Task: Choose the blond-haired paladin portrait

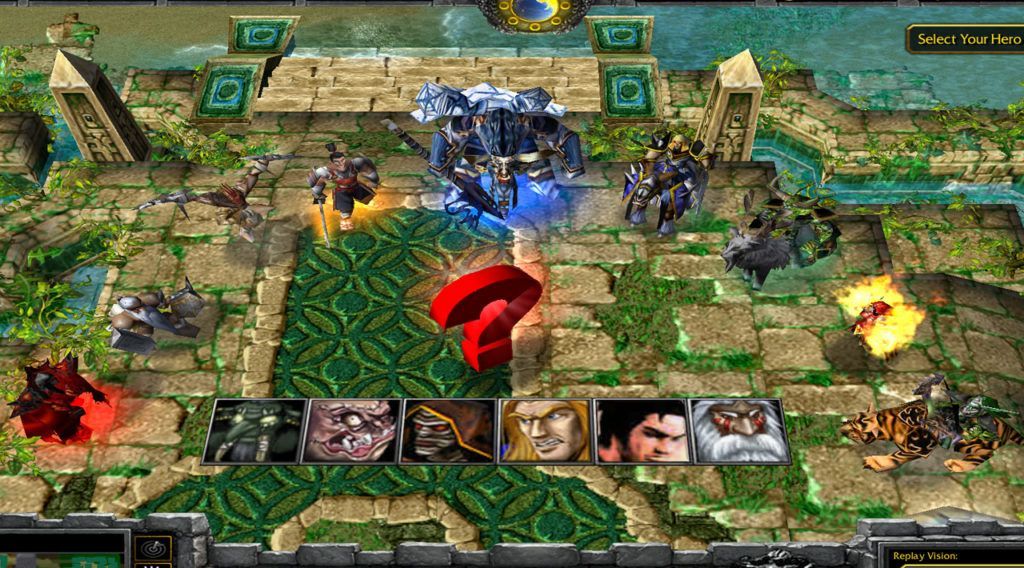Action: click(x=545, y=431)
